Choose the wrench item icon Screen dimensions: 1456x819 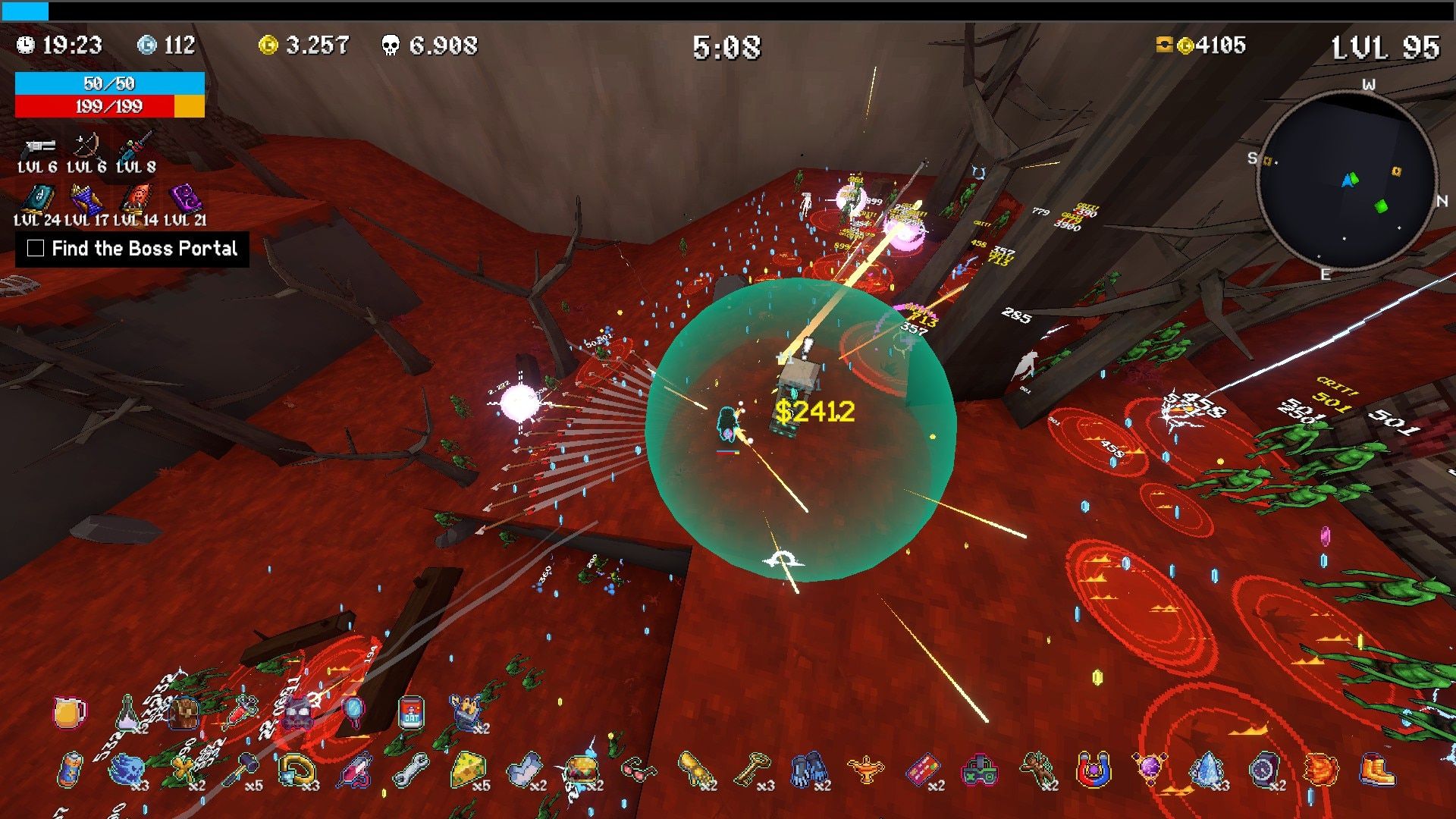[x=409, y=770]
